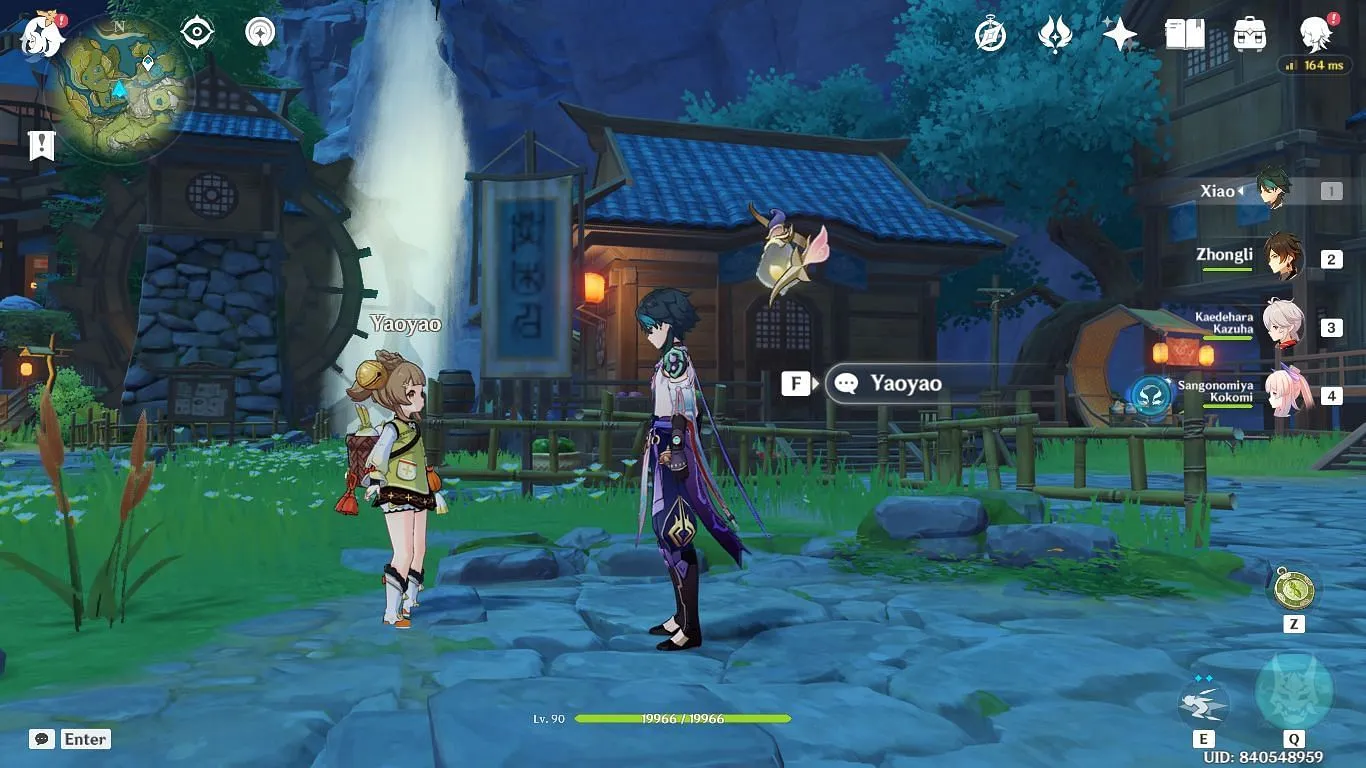Open the backpack inventory icon
The width and height of the screenshot is (1366, 768).
coord(1249,35)
